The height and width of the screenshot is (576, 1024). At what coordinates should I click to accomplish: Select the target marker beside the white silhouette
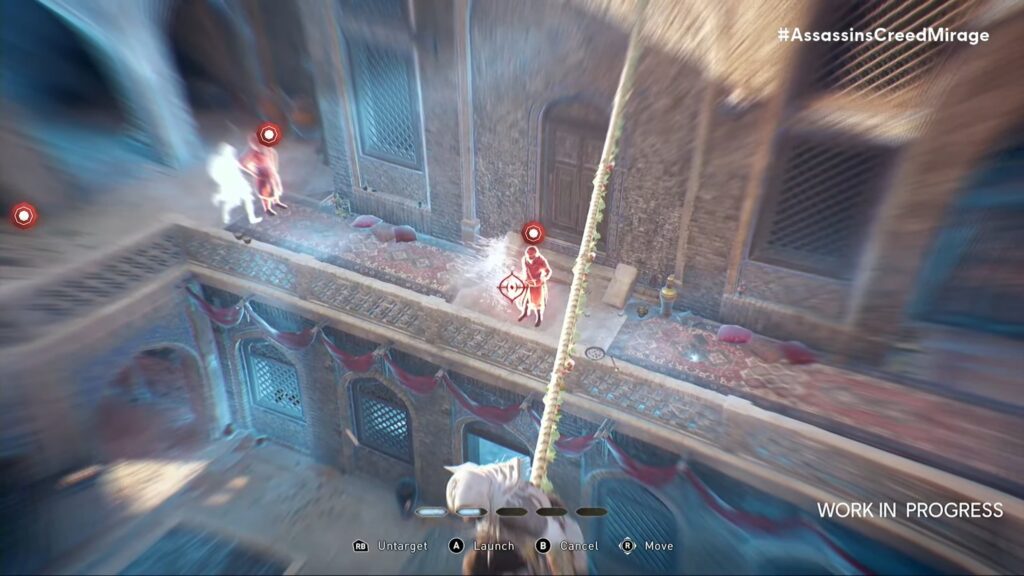(269, 134)
